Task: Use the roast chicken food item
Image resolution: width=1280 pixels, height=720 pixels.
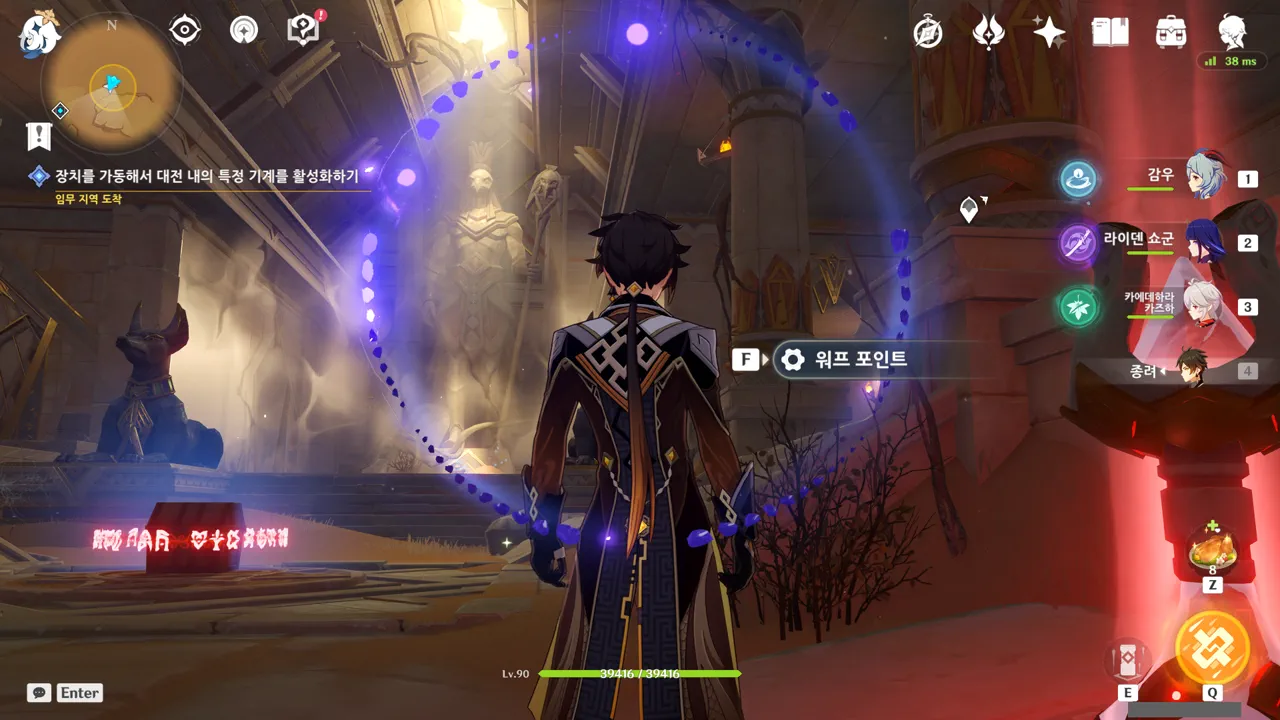Action: [1212, 552]
